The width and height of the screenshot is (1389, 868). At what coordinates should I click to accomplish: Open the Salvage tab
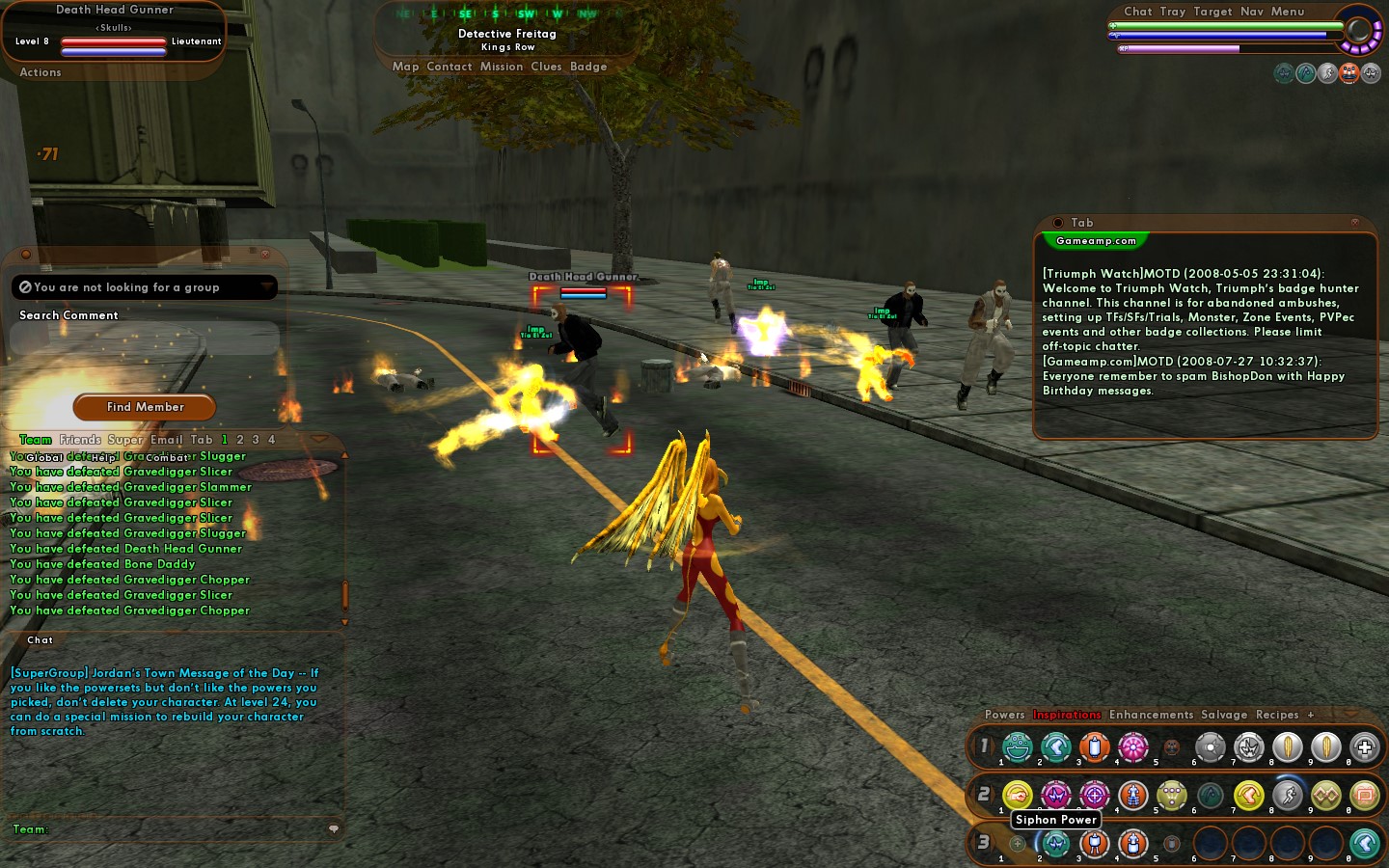click(x=1224, y=715)
